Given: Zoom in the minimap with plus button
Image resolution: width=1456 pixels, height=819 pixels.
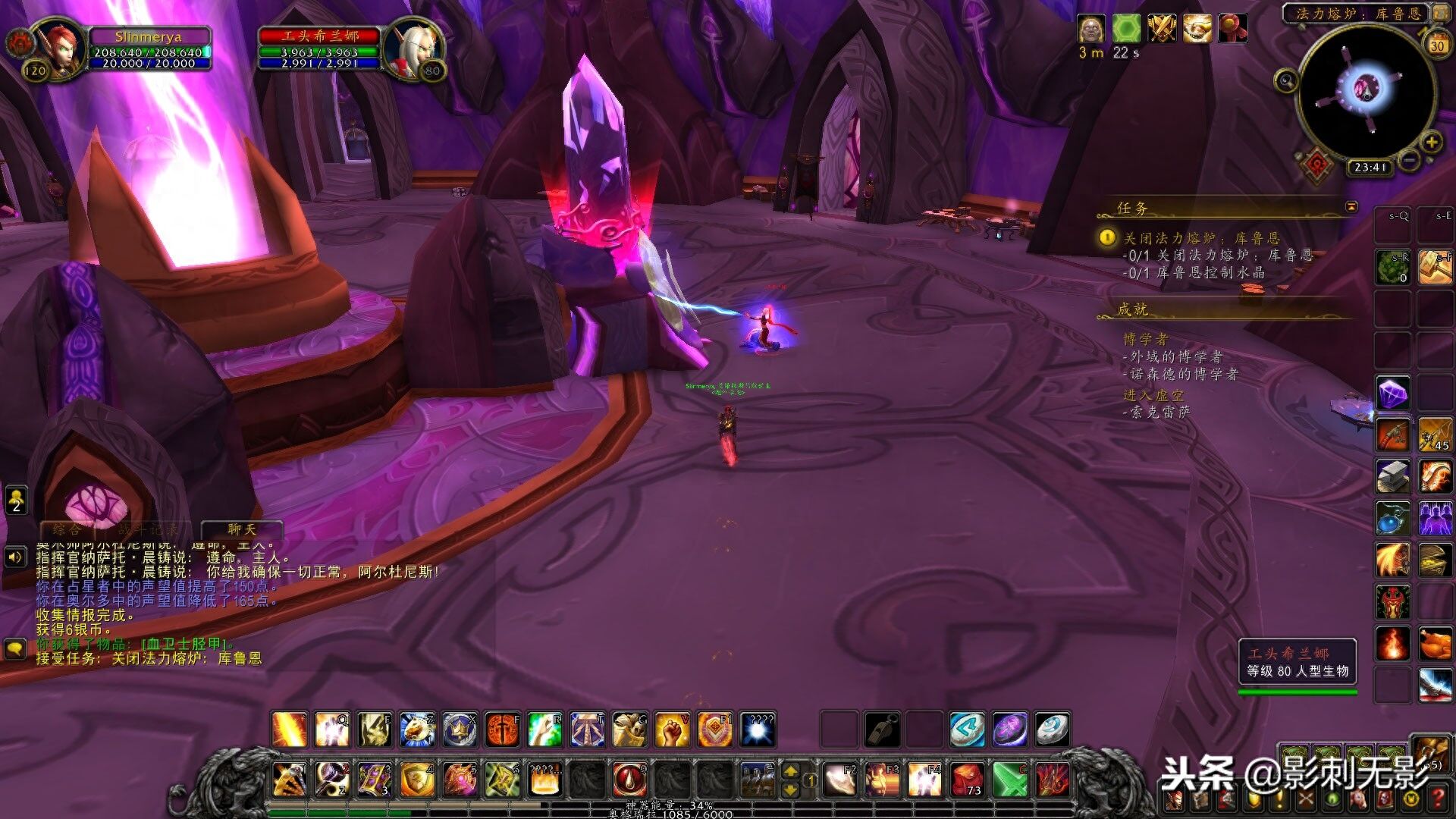Looking at the screenshot, I should coord(1431,143).
